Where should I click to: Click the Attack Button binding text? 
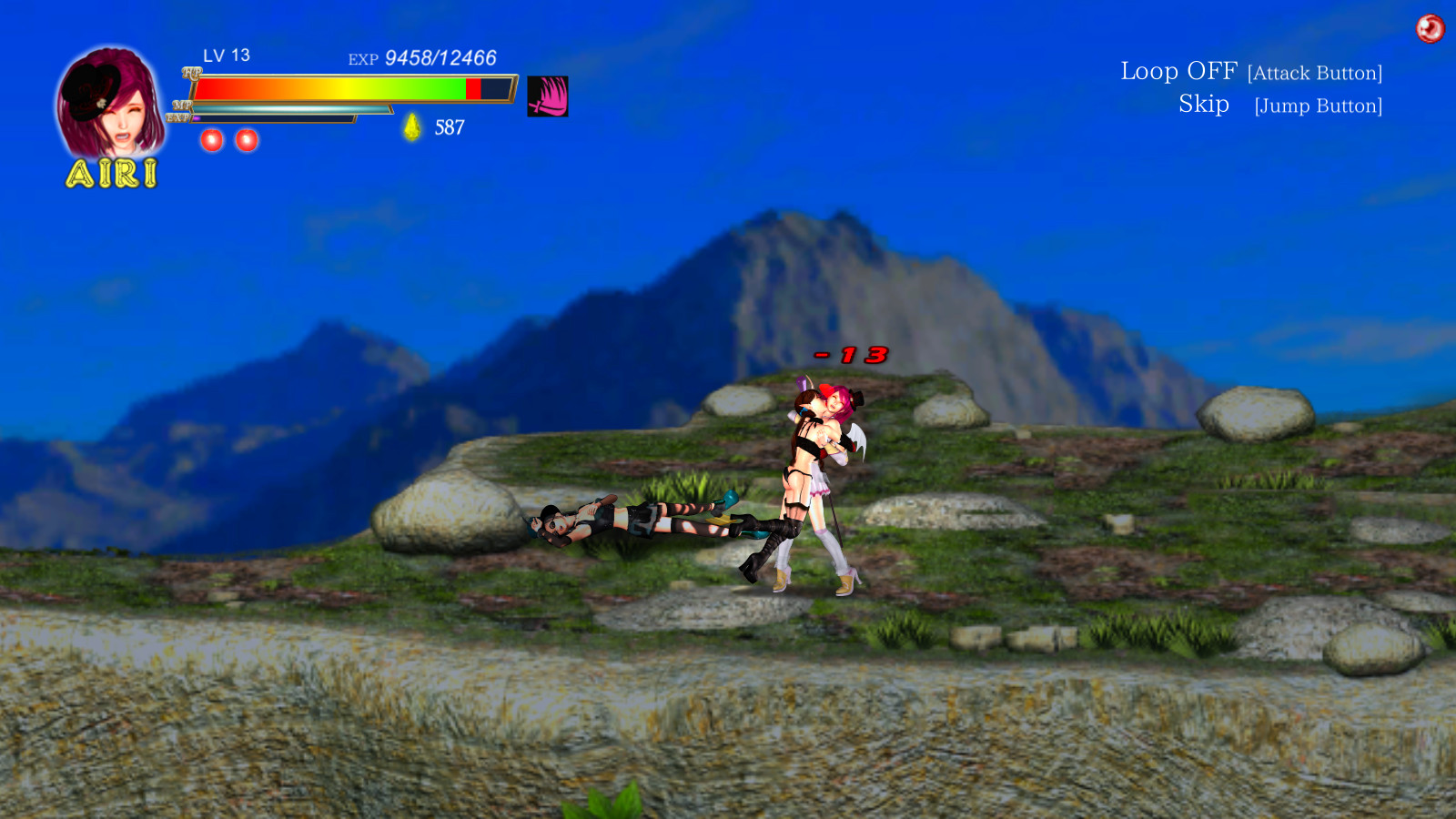click(1316, 72)
